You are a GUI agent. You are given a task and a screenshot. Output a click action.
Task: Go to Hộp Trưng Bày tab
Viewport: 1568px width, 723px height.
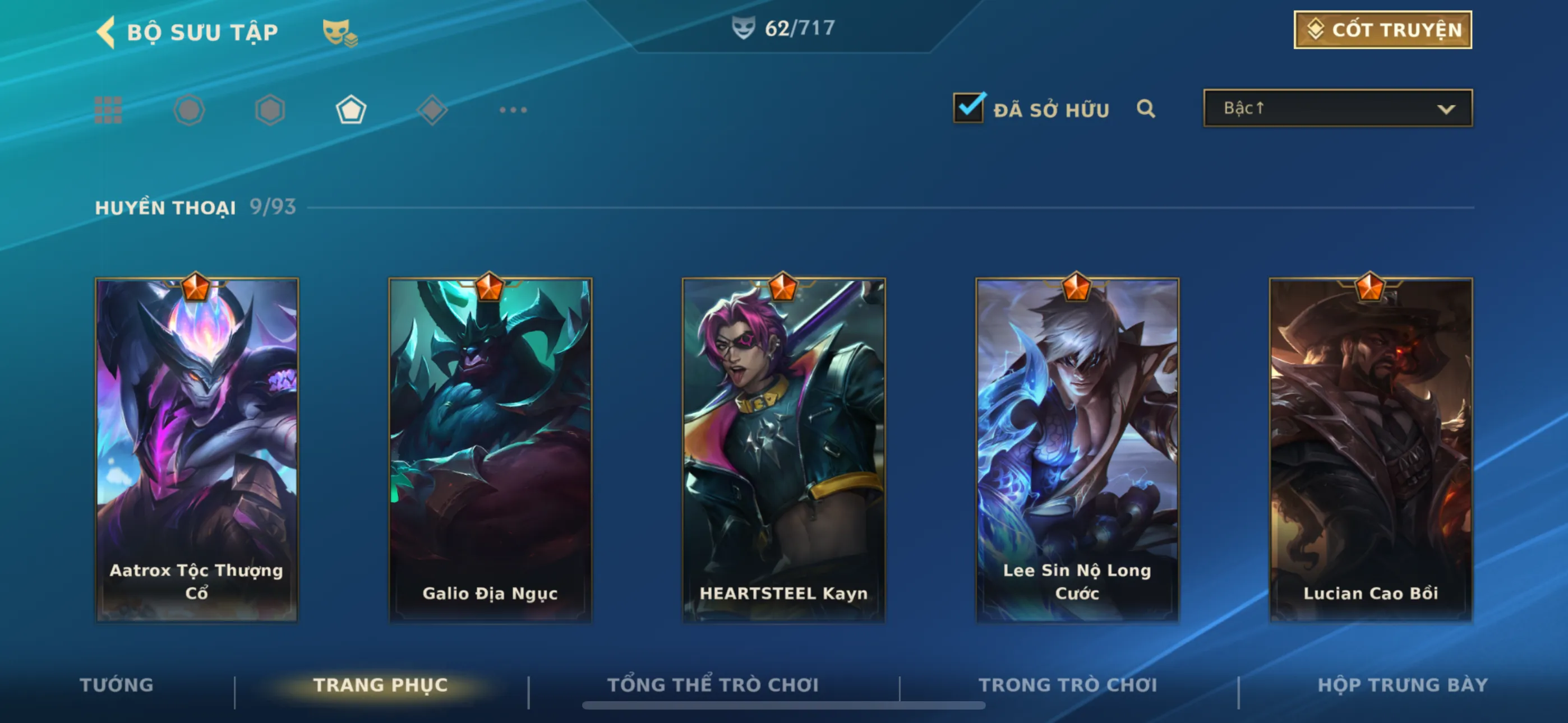tap(1403, 685)
